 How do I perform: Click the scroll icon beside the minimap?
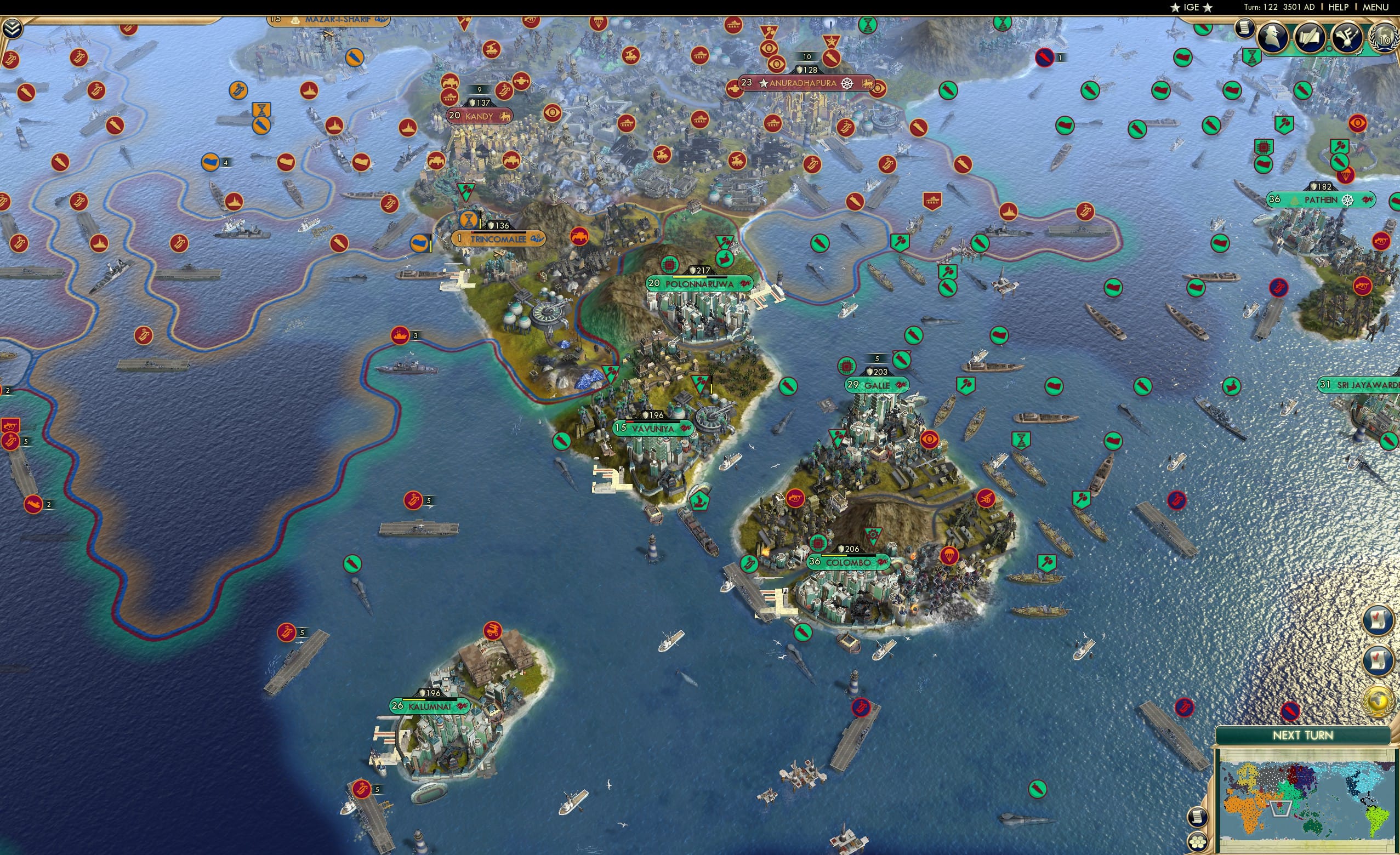[x=1197, y=818]
